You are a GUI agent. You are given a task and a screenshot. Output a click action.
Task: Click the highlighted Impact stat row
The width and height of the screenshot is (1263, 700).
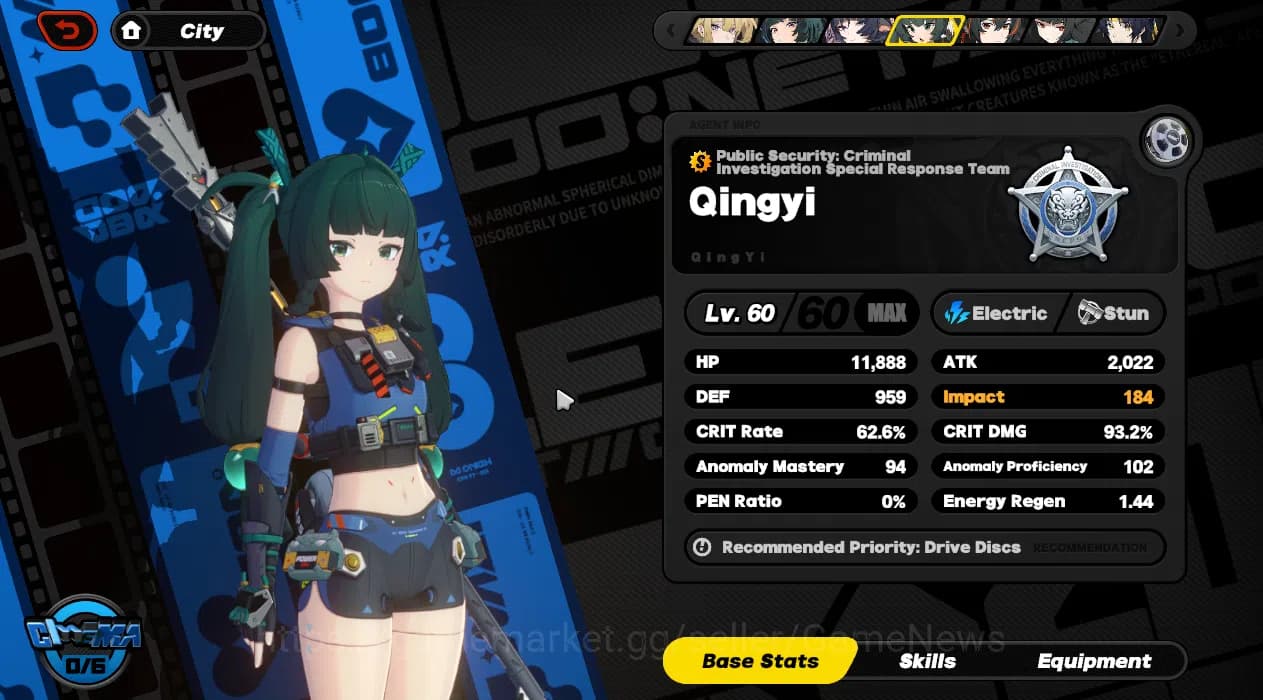1047,397
